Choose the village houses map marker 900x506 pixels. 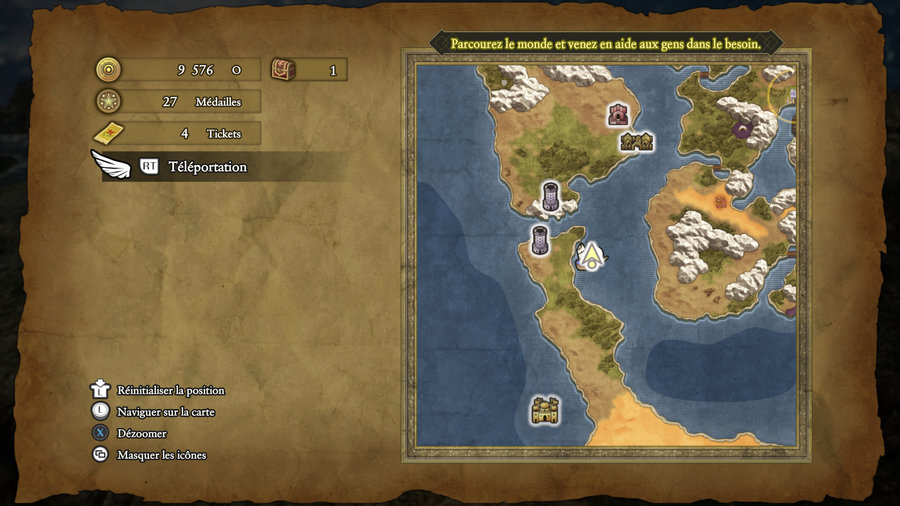click(636, 142)
